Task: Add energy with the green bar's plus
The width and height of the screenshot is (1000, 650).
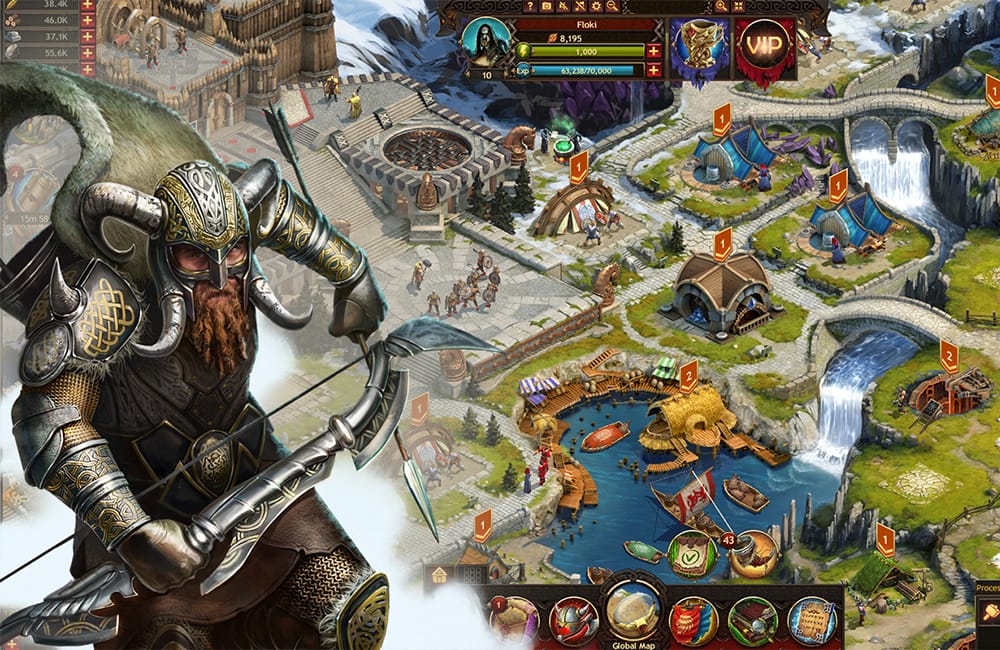Action: [x=653, y=51]
